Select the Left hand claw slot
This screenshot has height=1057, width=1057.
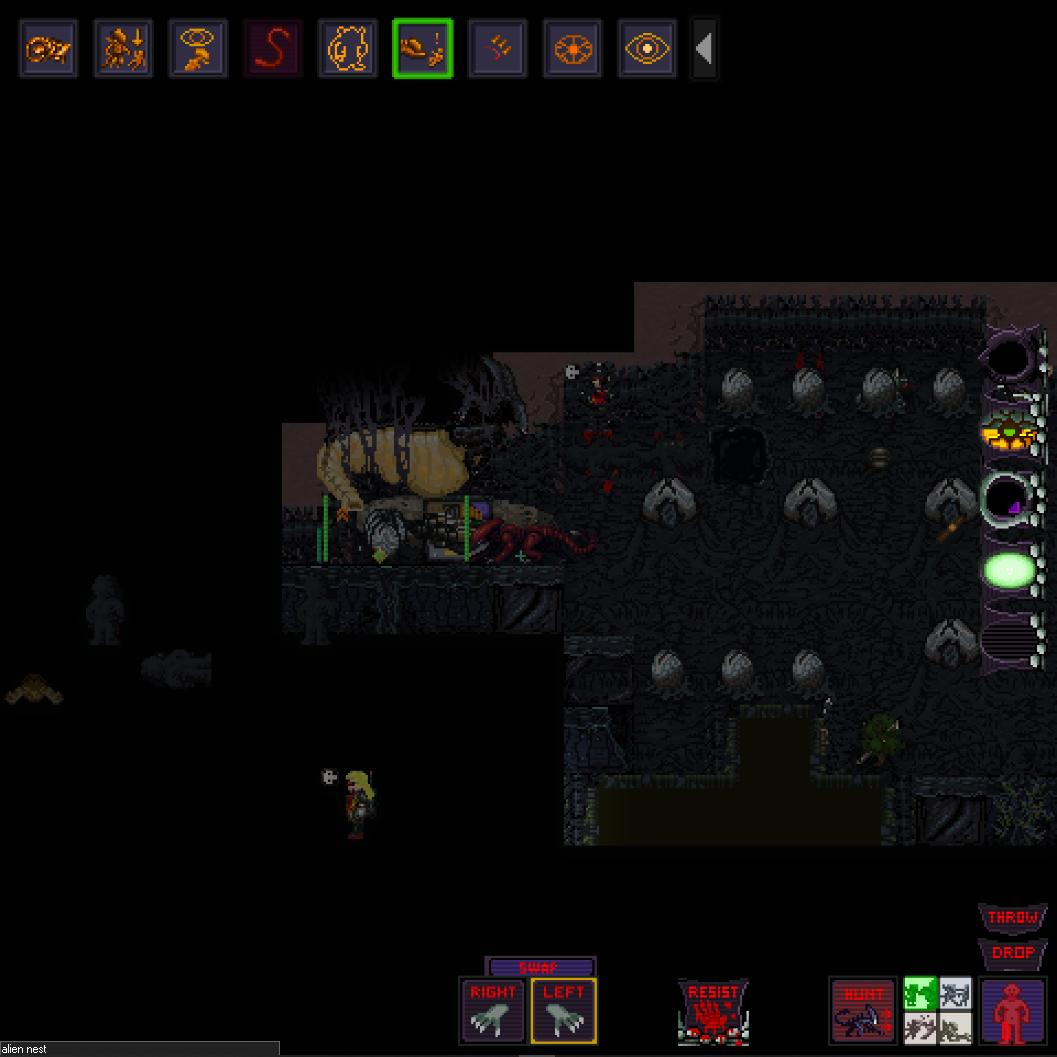point(564,1010)
